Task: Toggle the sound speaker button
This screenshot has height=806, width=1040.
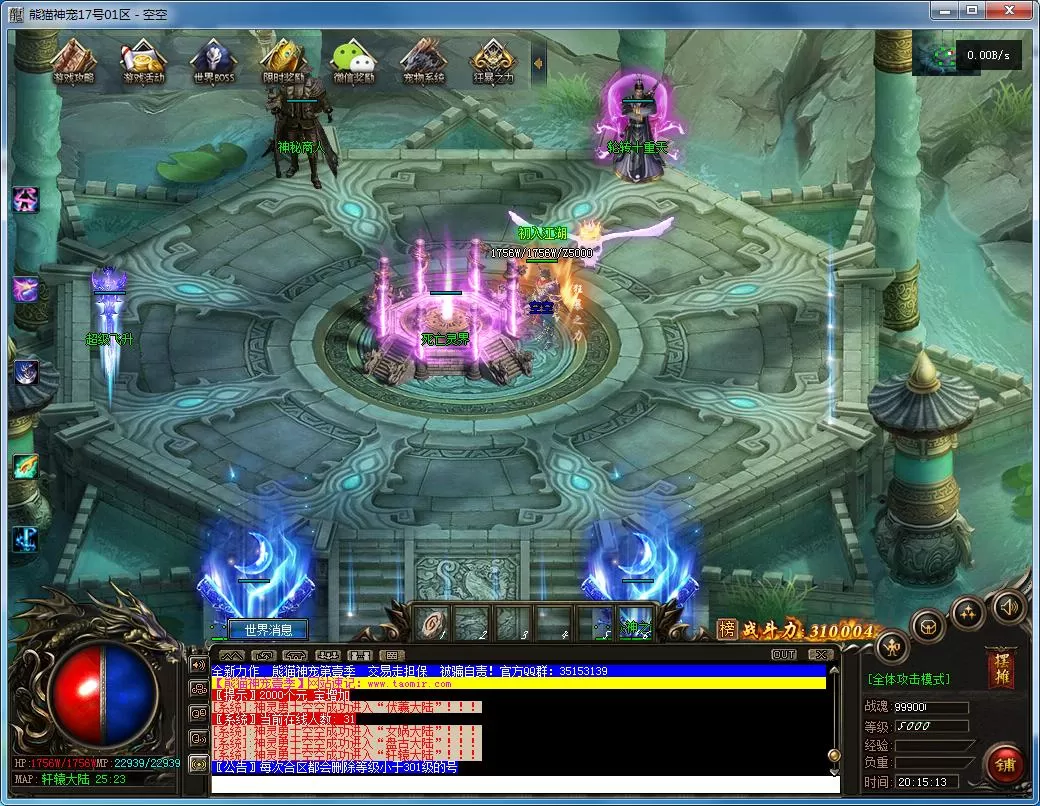Action: [1008, 605]
